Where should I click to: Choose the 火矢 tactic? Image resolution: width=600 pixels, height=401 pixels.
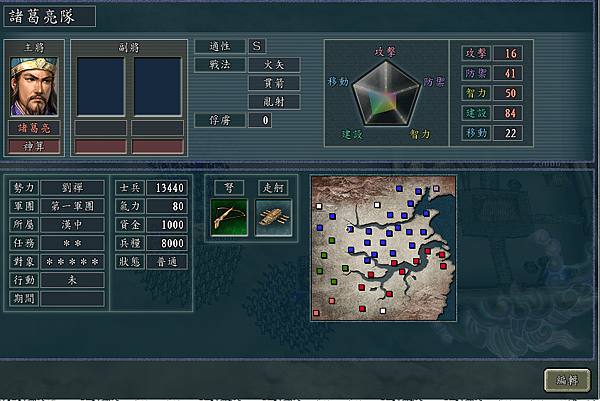pyautogui.click(x=273, y=64)
